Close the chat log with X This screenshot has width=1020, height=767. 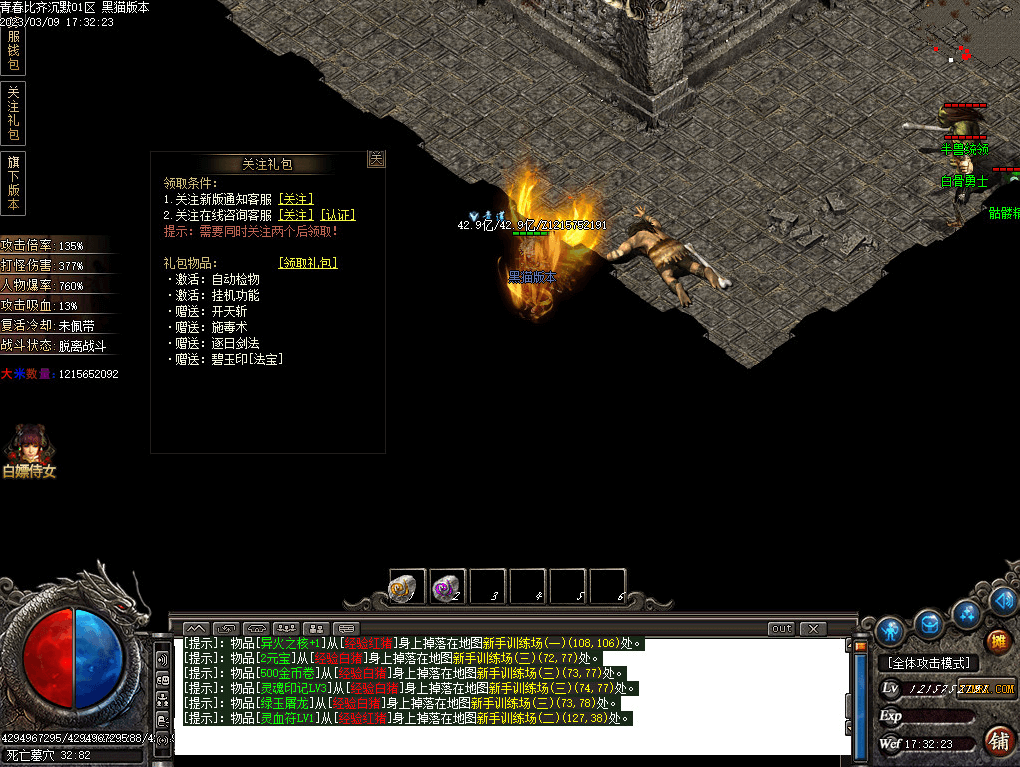tap(813, 628)
